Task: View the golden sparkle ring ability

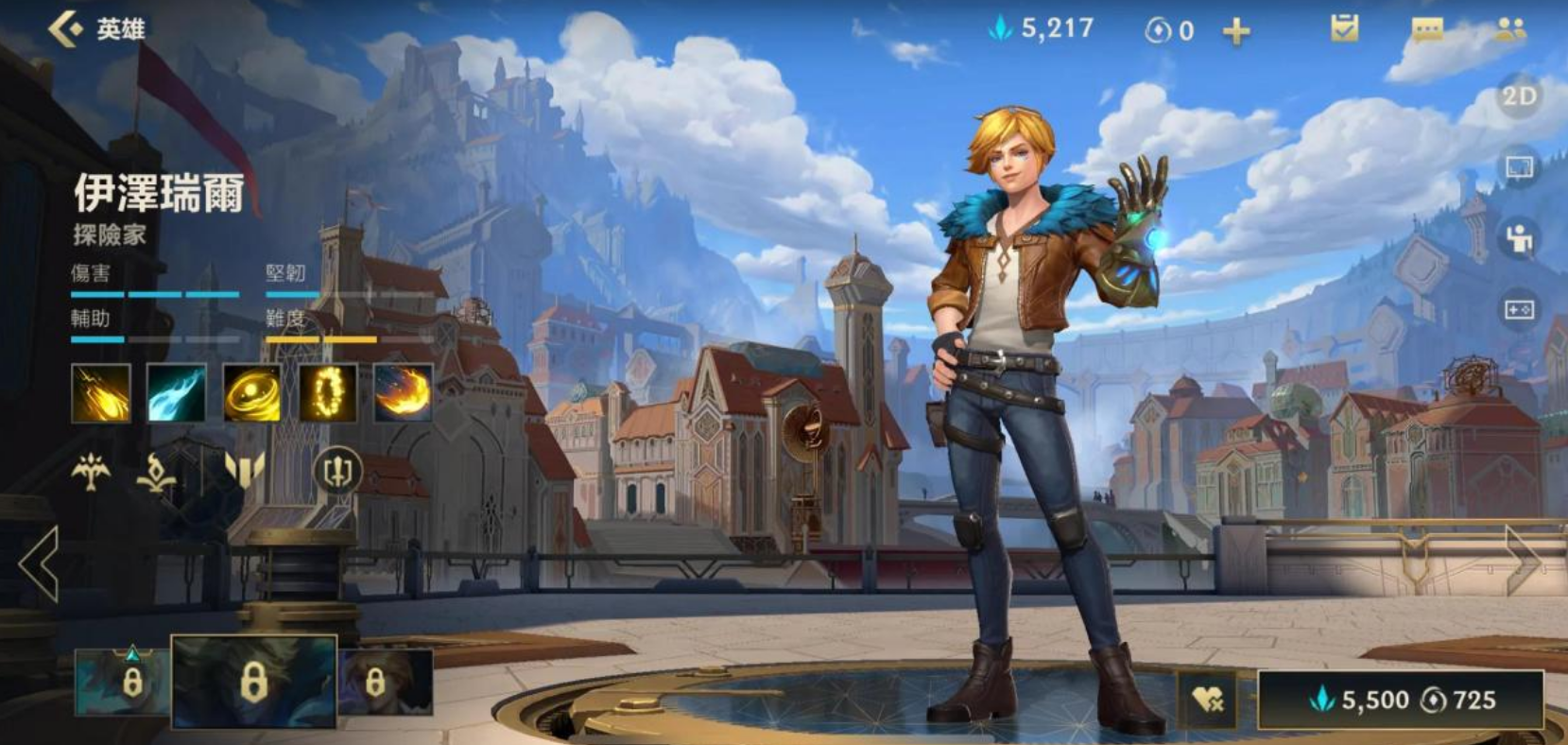Action: pos(328,393)
